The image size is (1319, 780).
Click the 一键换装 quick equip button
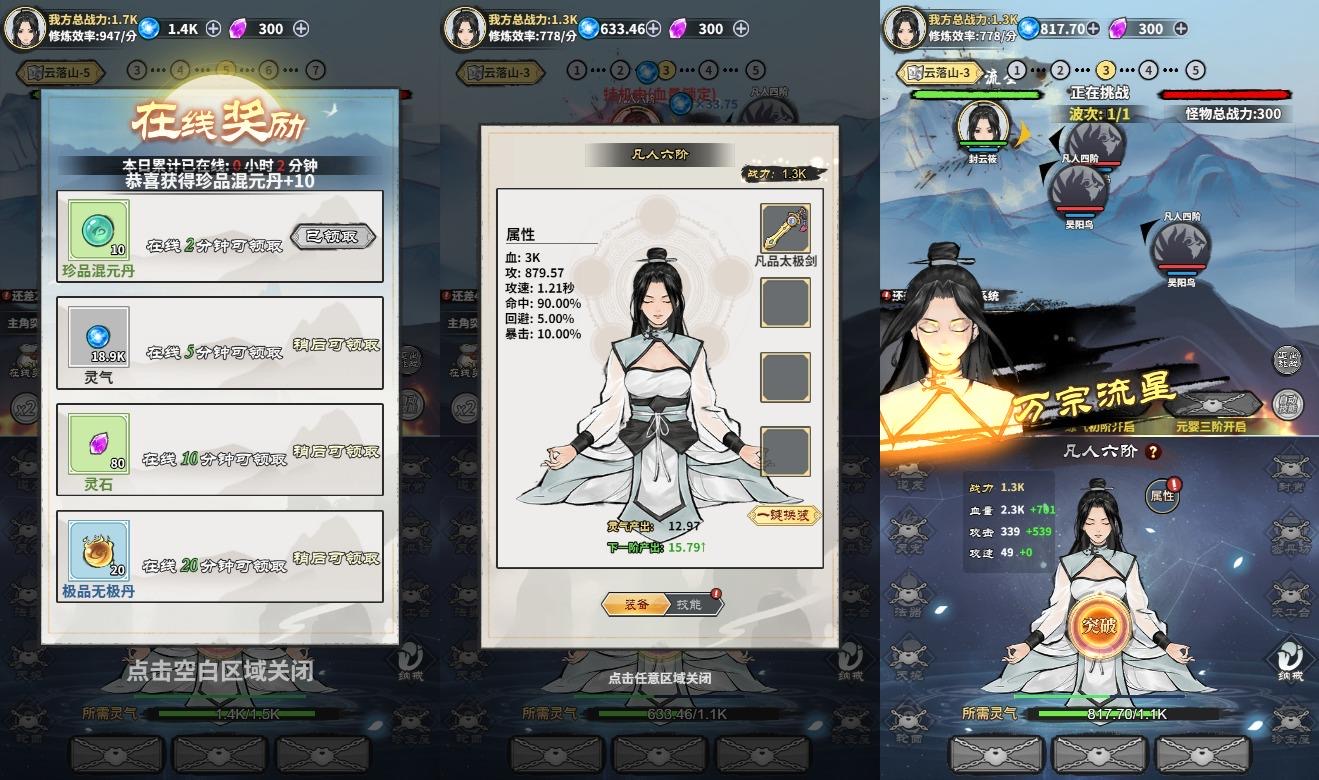(782, 514)
